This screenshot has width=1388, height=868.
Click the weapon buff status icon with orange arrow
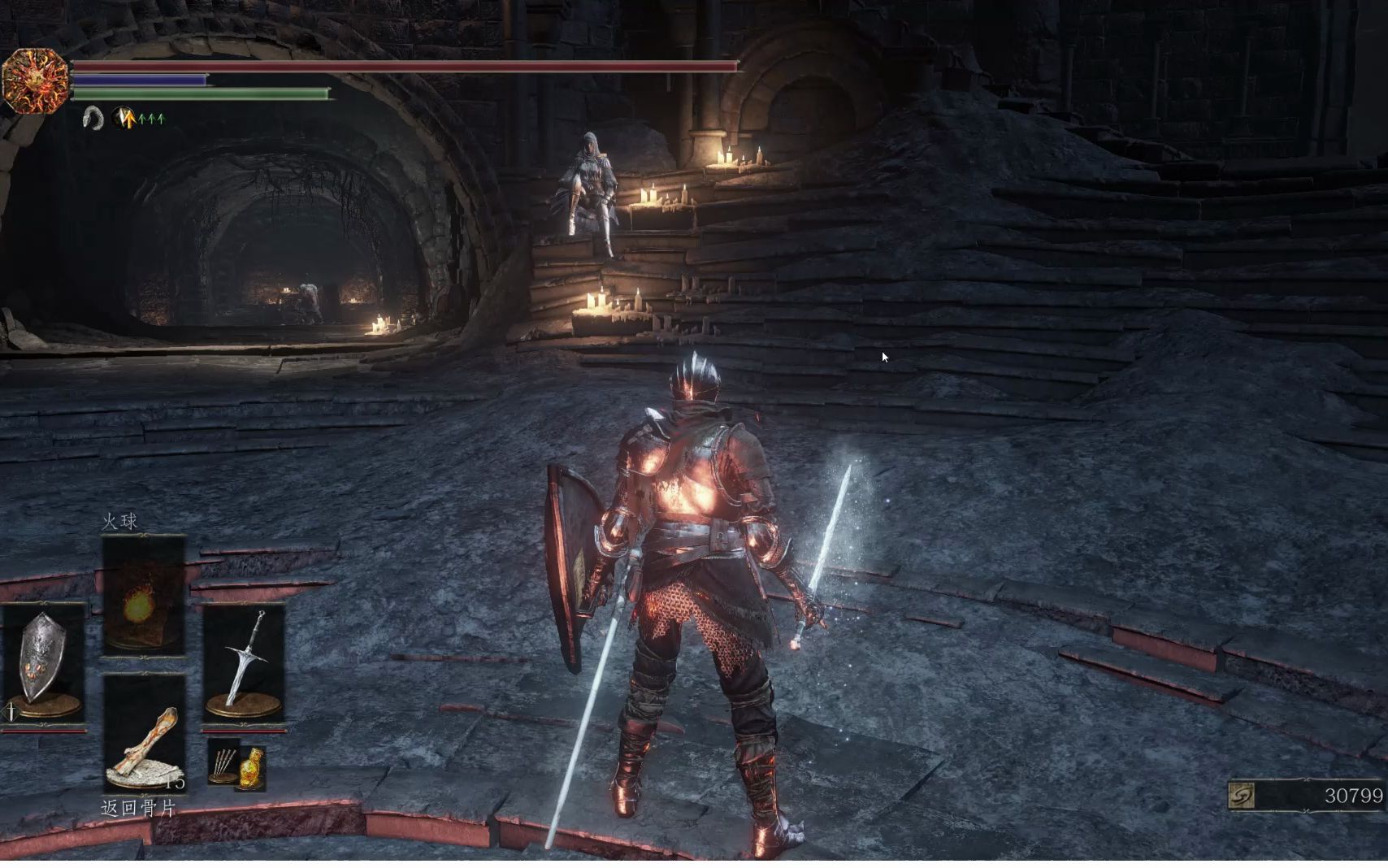coord(124,119)
